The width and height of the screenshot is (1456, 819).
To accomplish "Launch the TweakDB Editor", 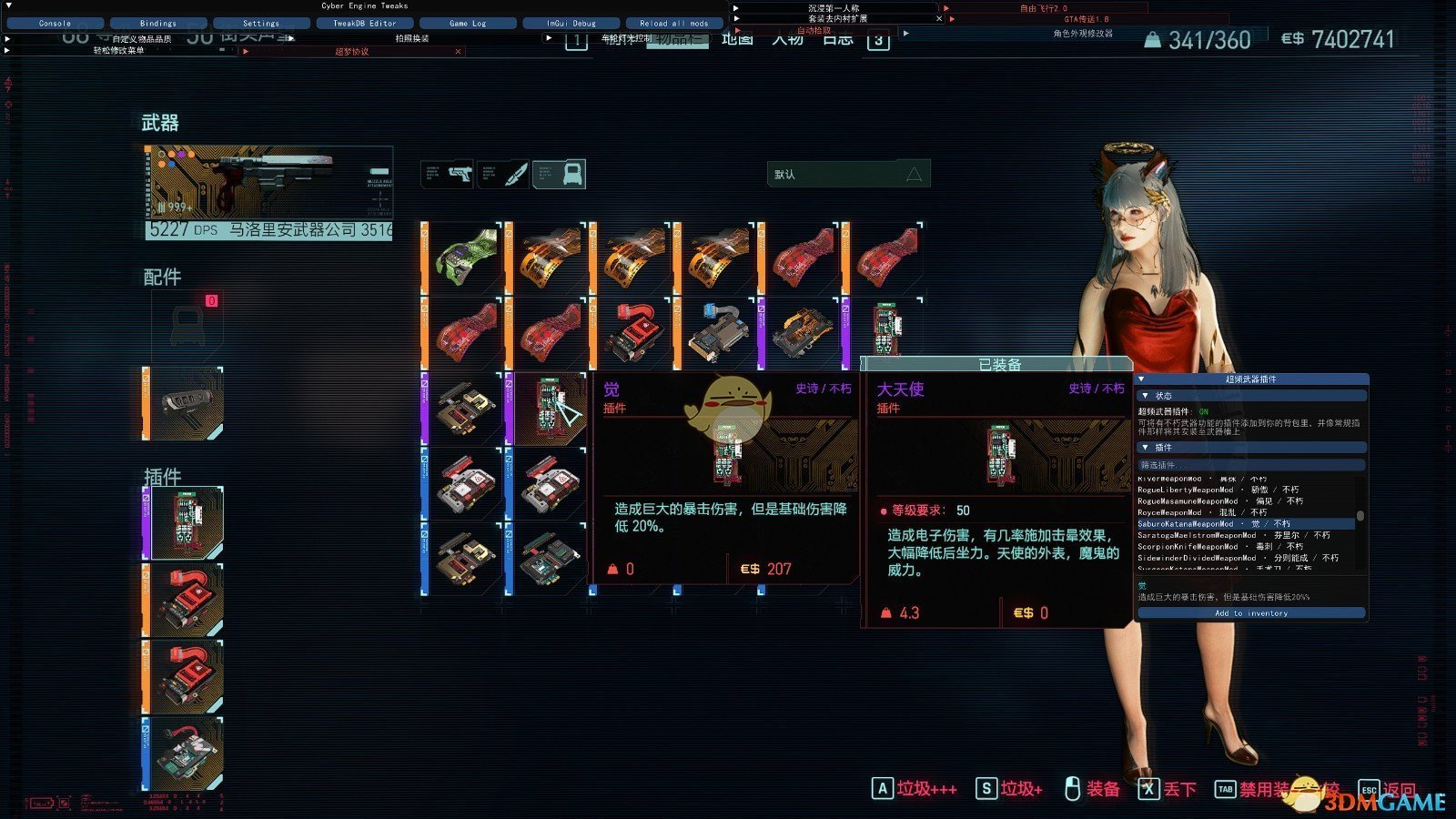I will [x=364, y=23].
